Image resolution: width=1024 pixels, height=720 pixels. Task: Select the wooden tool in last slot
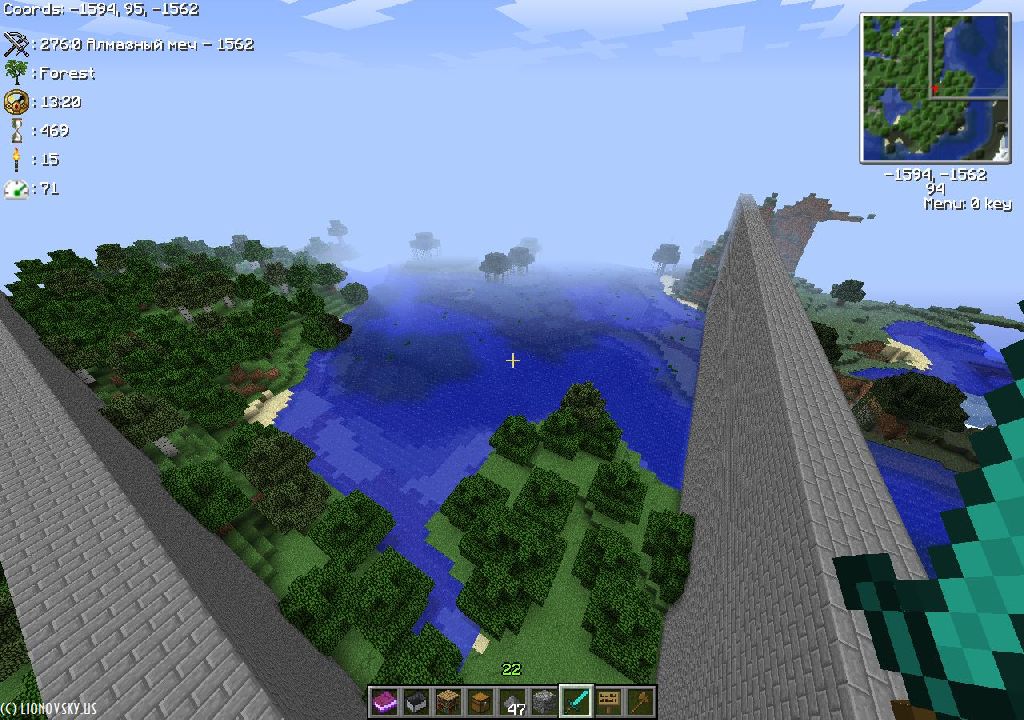(640, 702)
